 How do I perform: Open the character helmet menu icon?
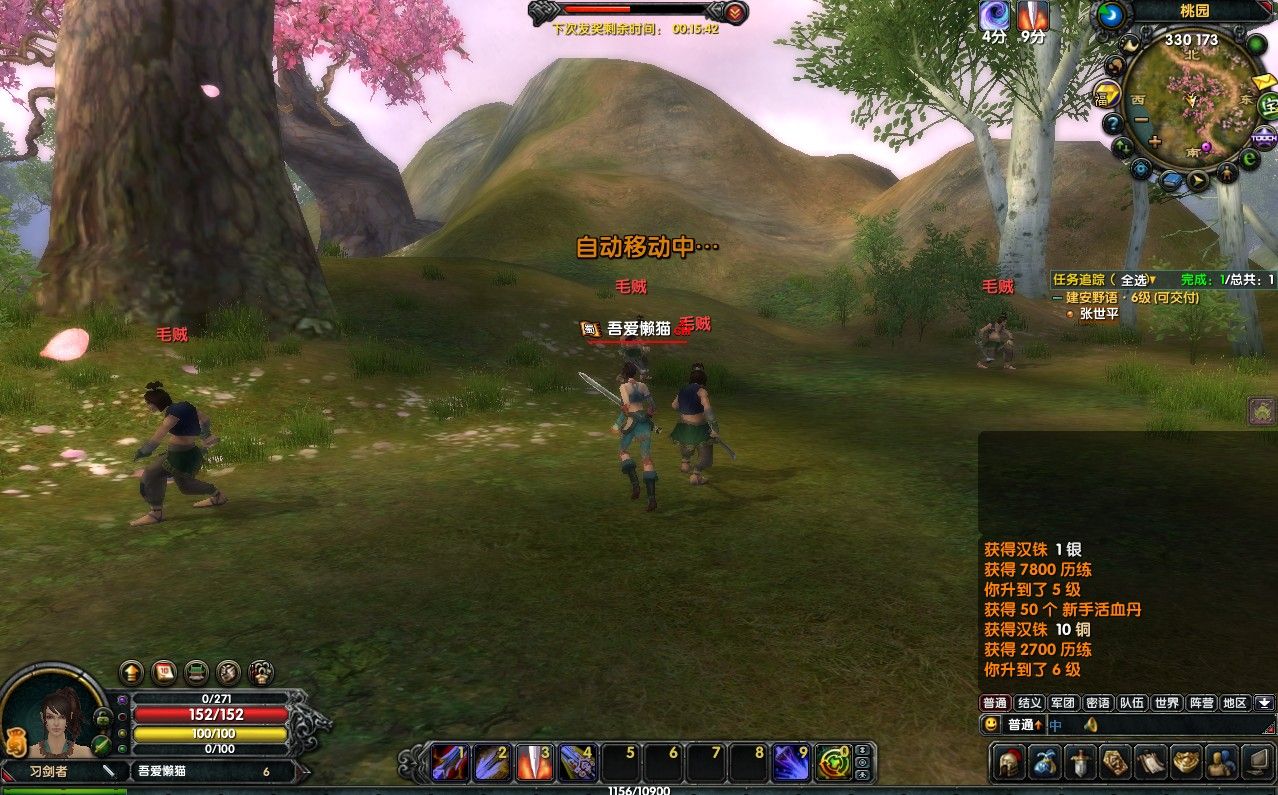point(1009,762)
